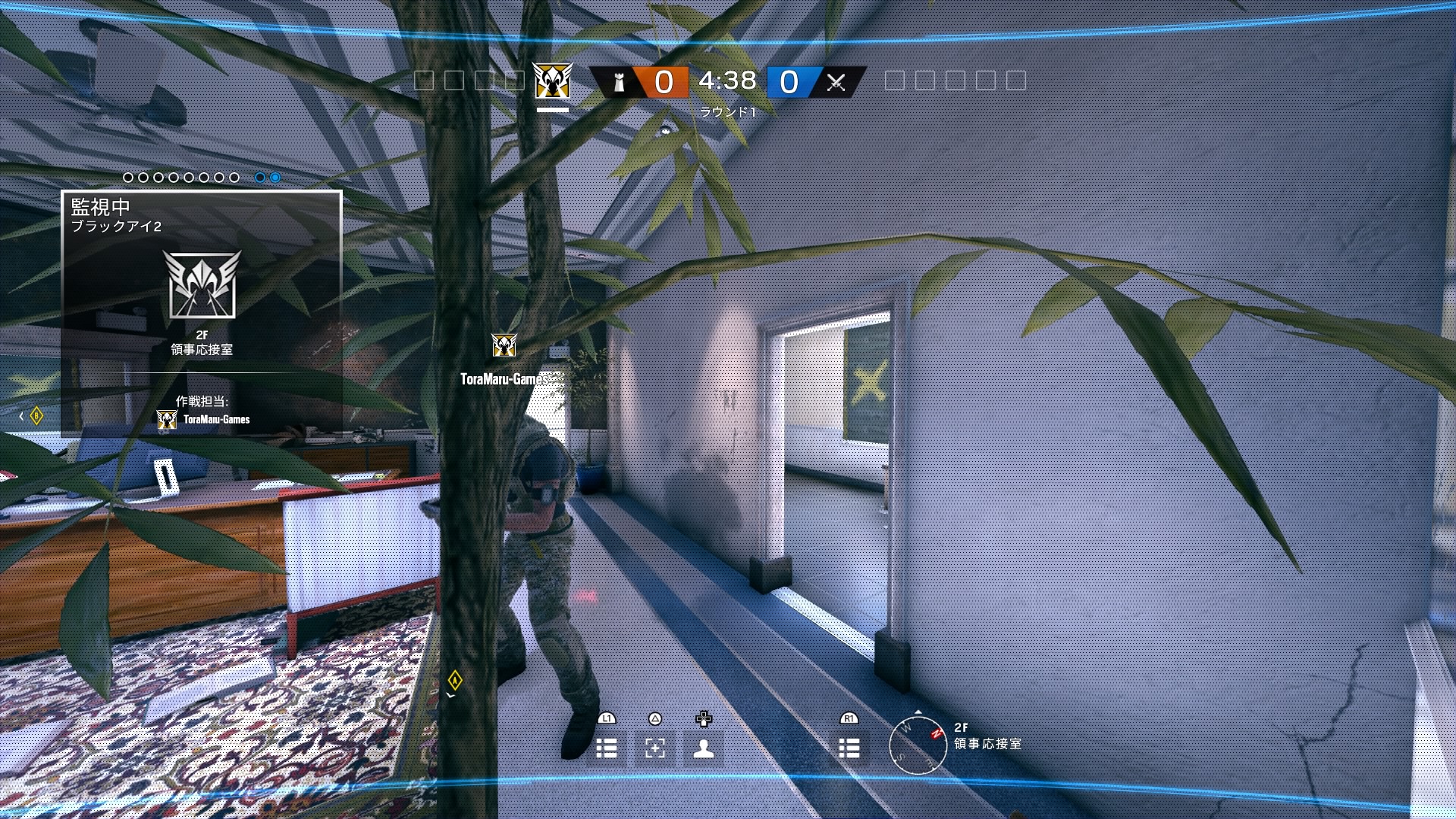The image size is (1456, 819).
Task: Click the person ping icon above the touchpad prompt
Action: 704,748
